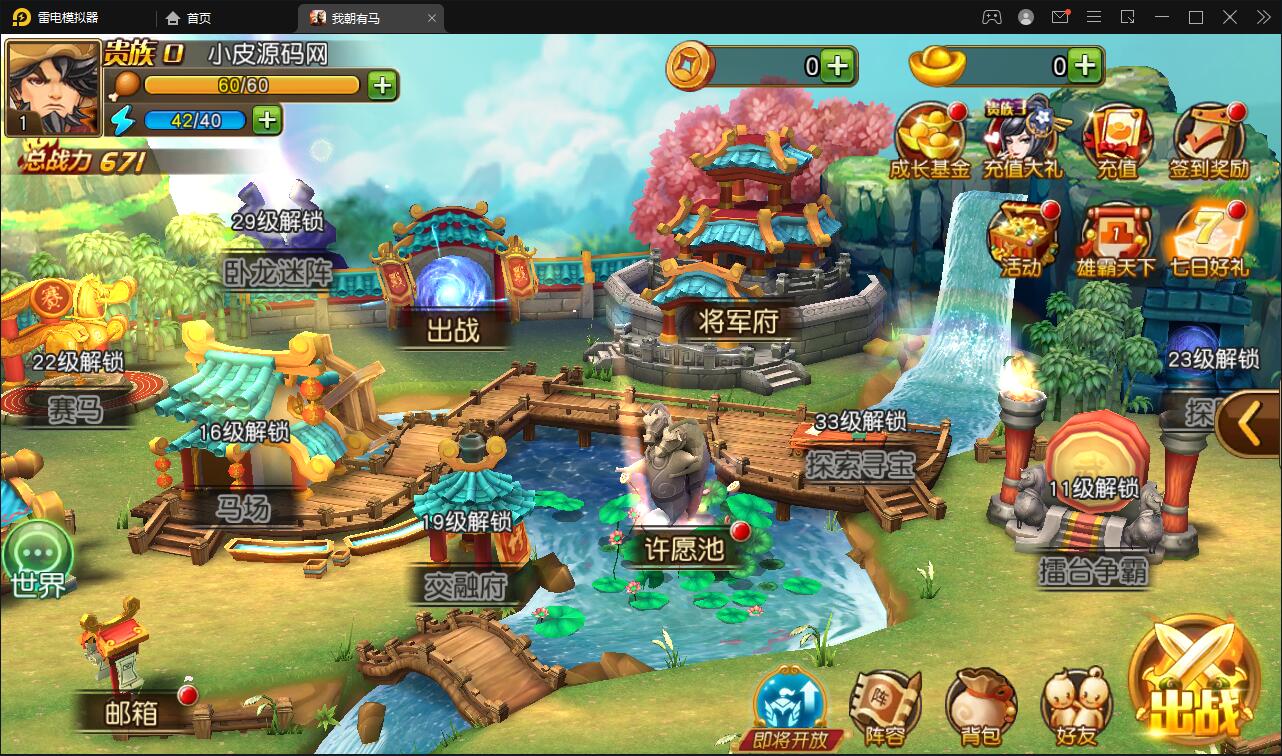This screenshot has width=1282, height=756.
Task: Open the 好友 friends list
Action: tap(1076, 705)
